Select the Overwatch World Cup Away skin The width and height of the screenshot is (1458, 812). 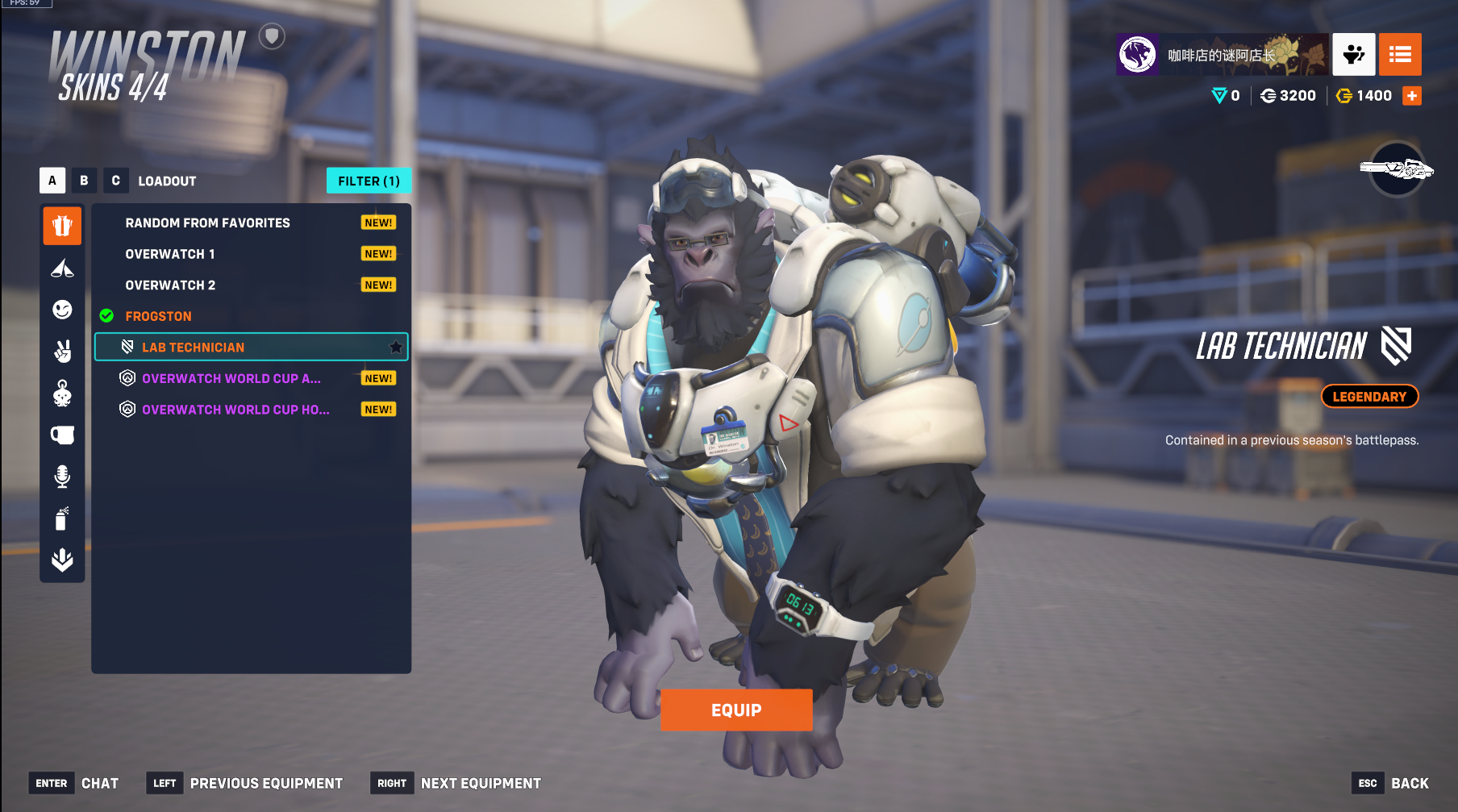click(x=231, y=378)
